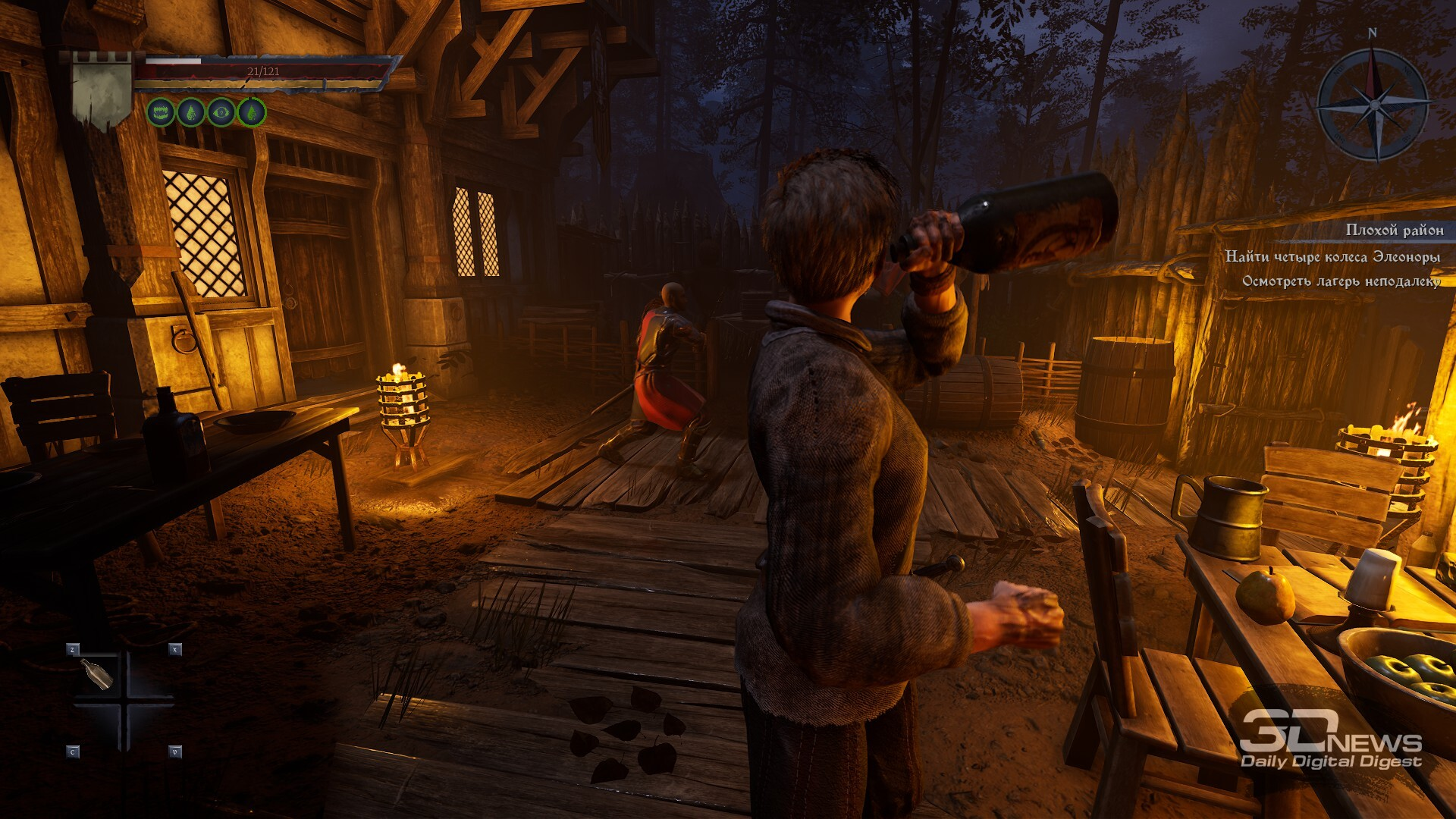Select the bottle quick slot

(x=97, y=673)
